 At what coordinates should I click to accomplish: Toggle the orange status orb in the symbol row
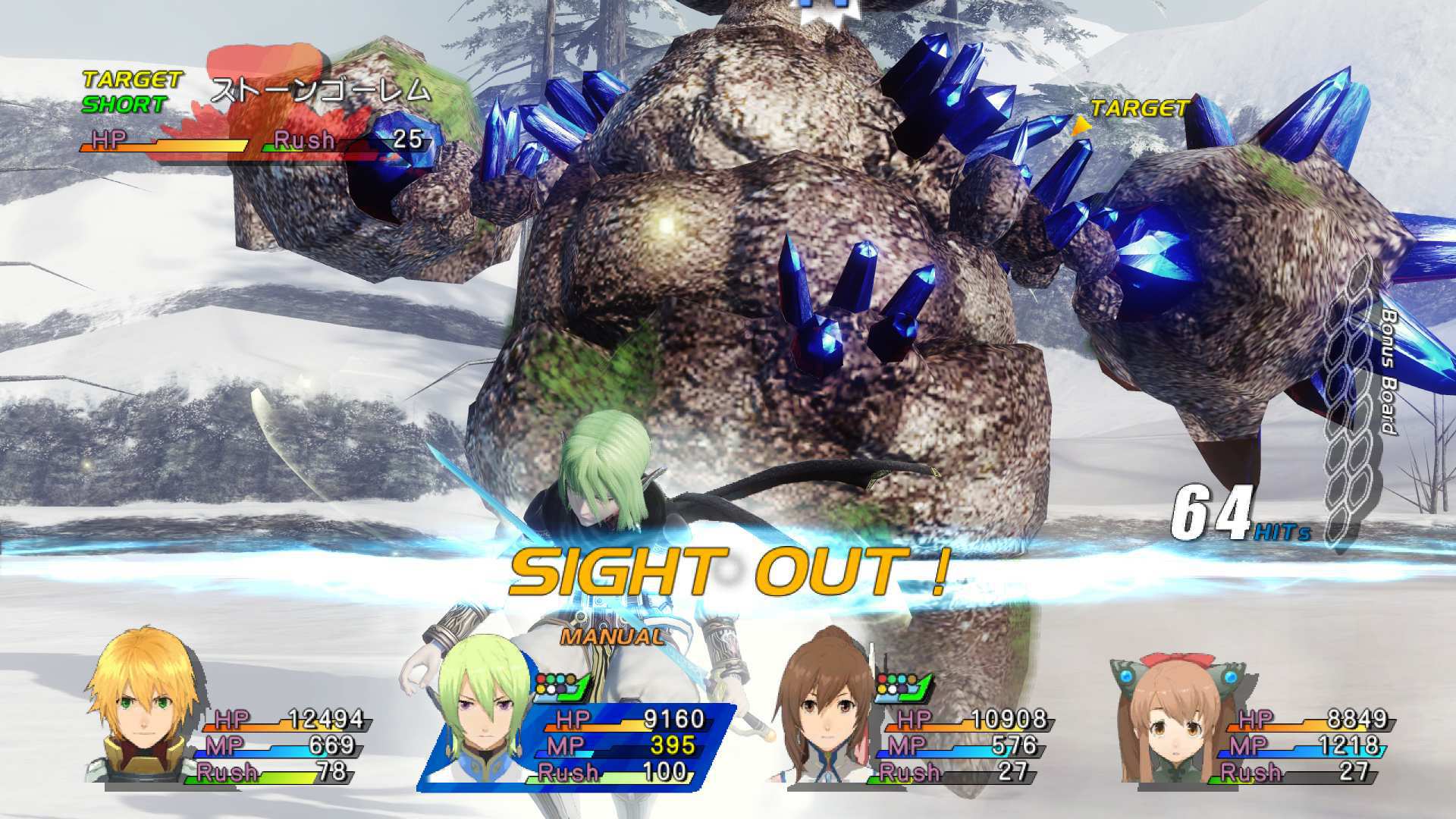pyautogui.click(x=571, y=679)
